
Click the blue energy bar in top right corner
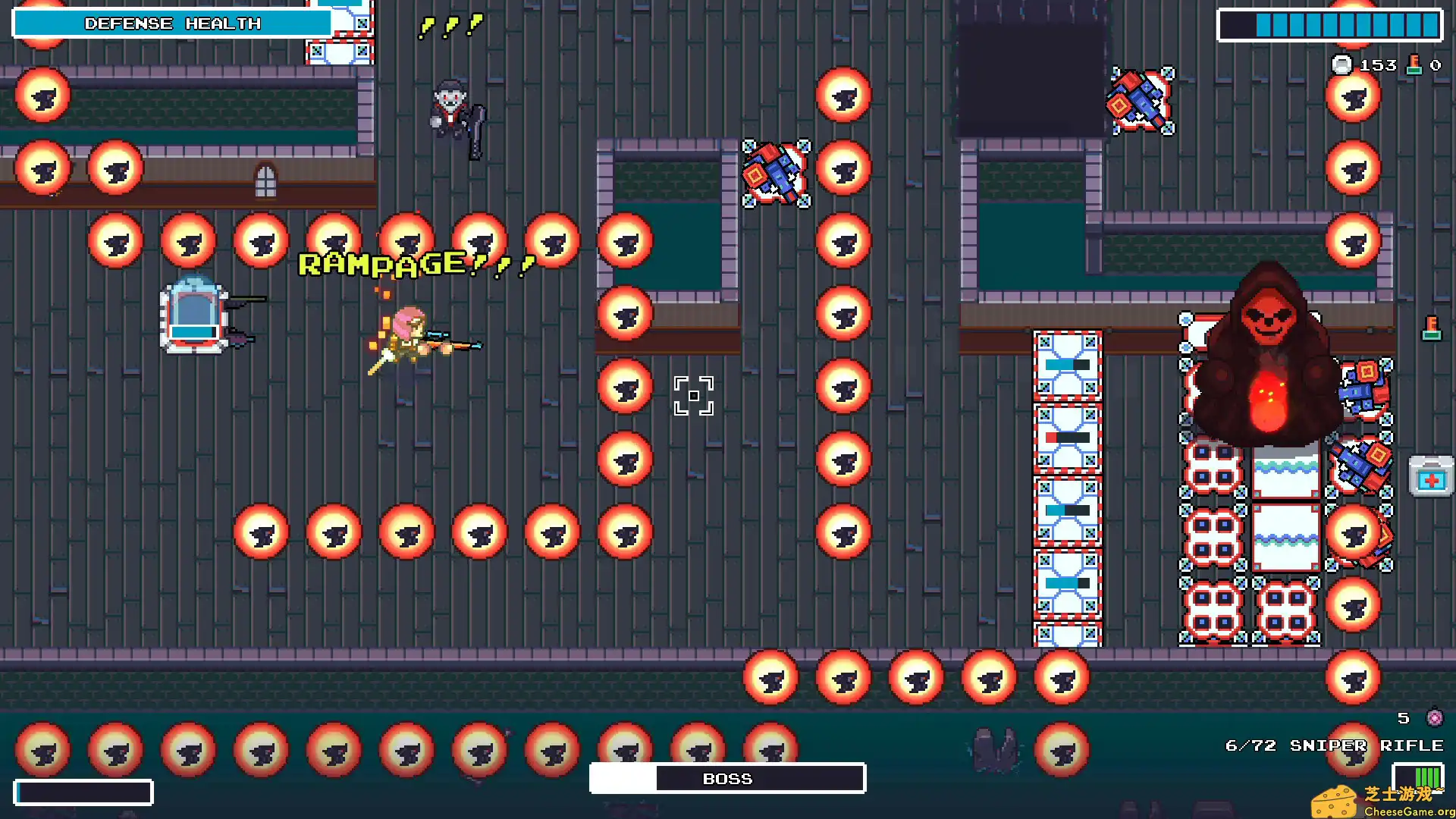pyautogui.click(x=1329, y=25)
